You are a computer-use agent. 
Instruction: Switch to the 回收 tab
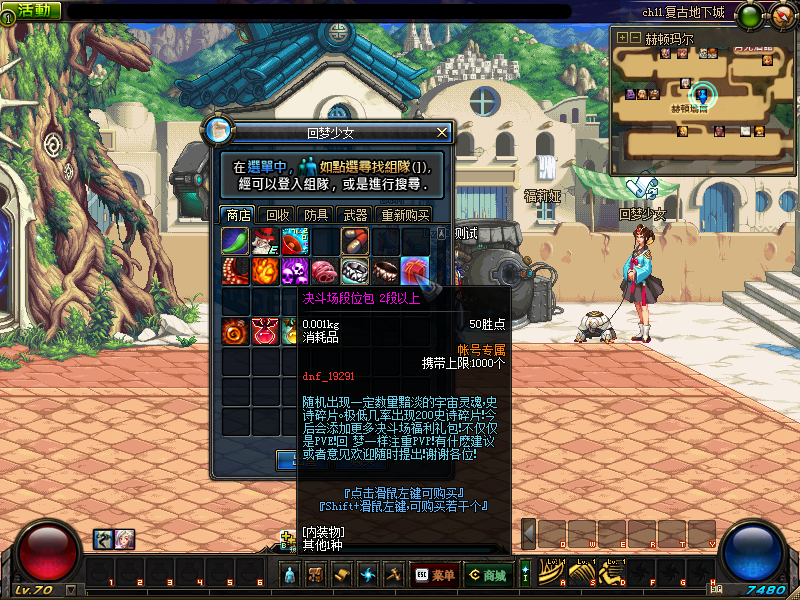[277, 214]
